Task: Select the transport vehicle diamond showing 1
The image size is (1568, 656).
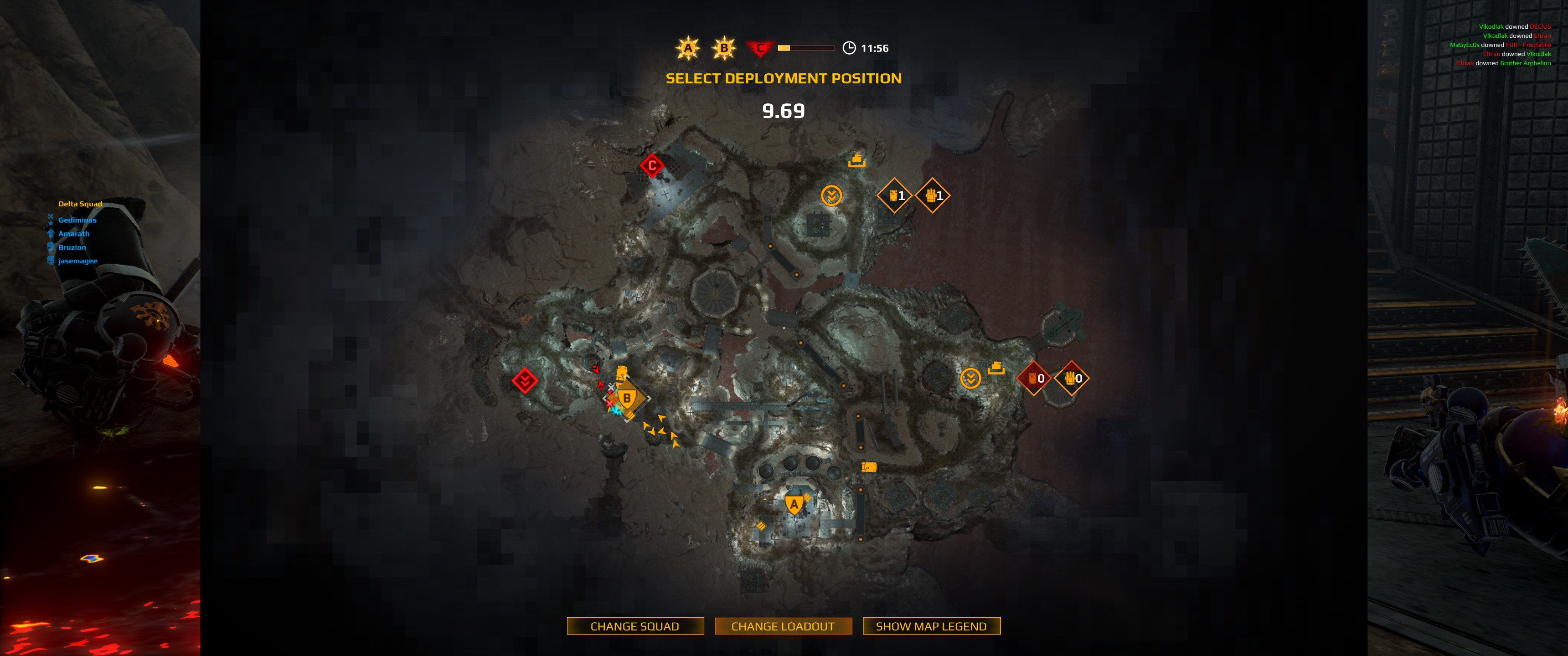Action: point(895,196)
